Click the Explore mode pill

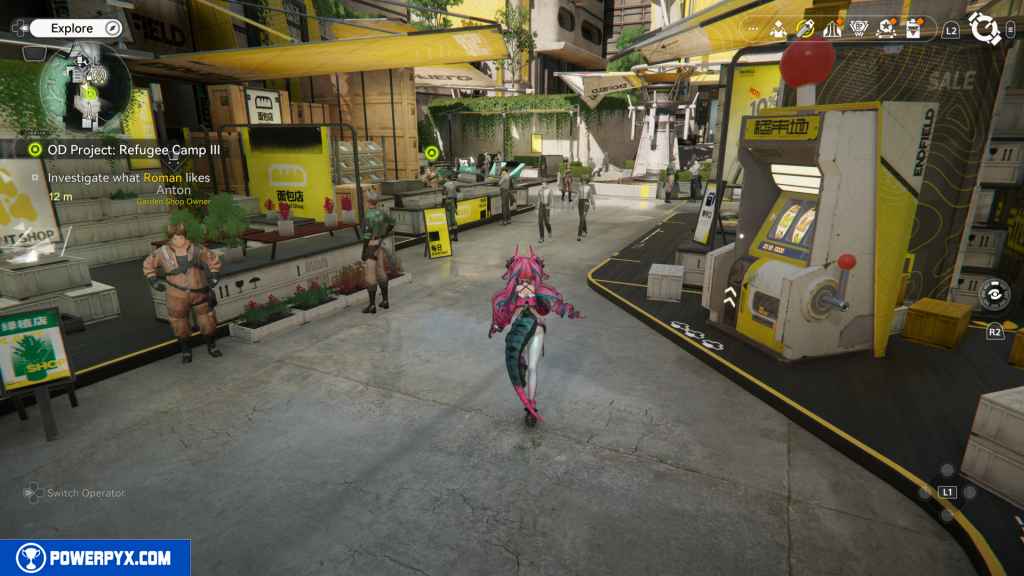tap(74, 28)
